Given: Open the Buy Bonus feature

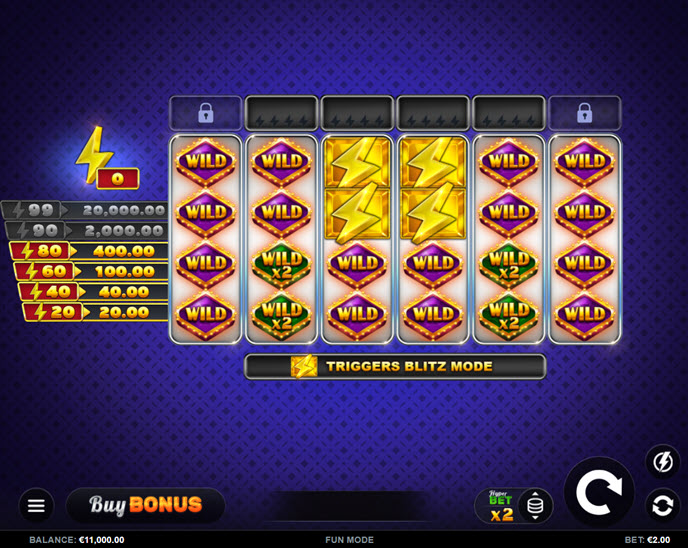Looking at the screenshot, I should coord(146,505).
